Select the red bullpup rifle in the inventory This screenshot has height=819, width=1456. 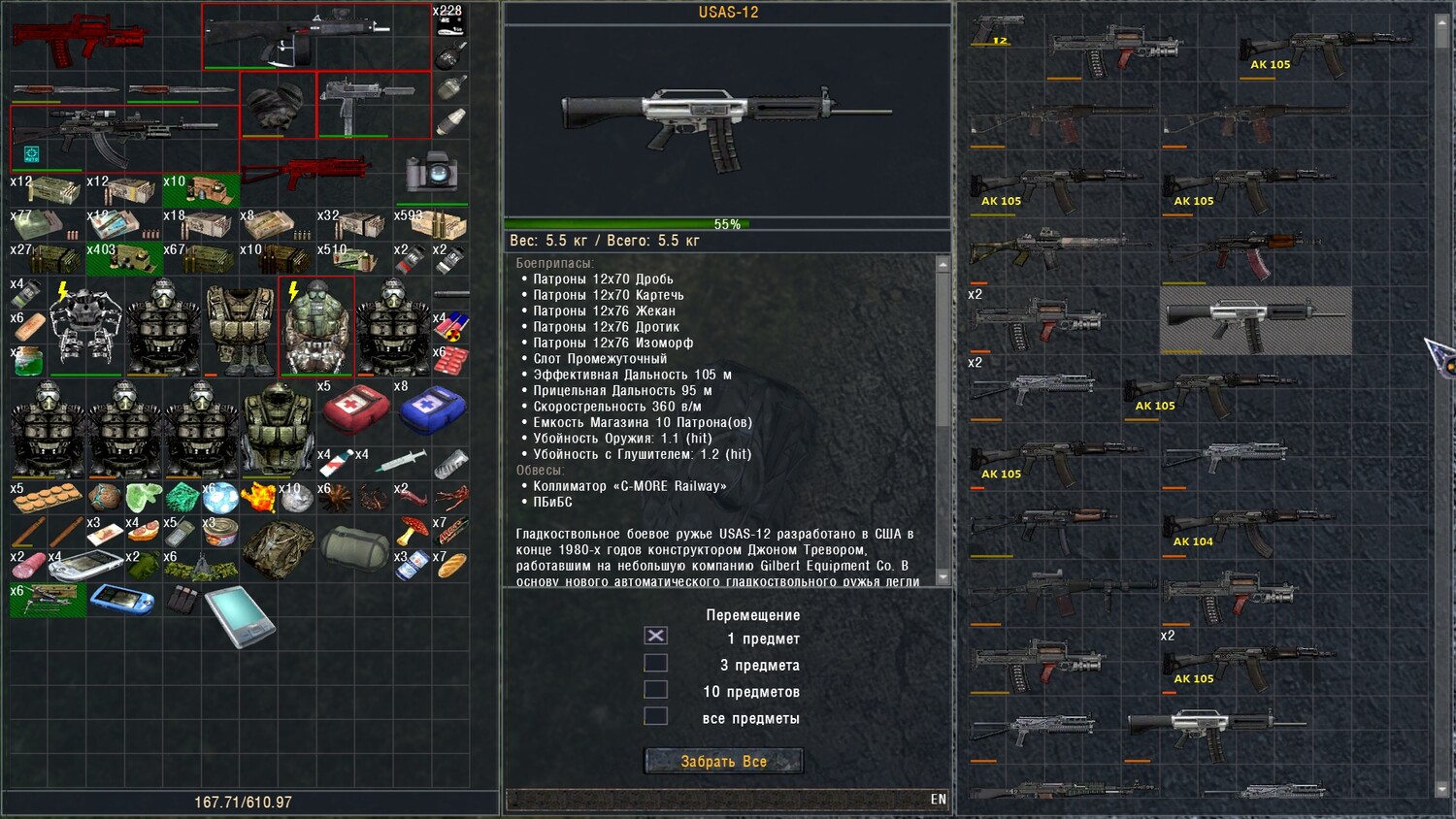point(78,39)
